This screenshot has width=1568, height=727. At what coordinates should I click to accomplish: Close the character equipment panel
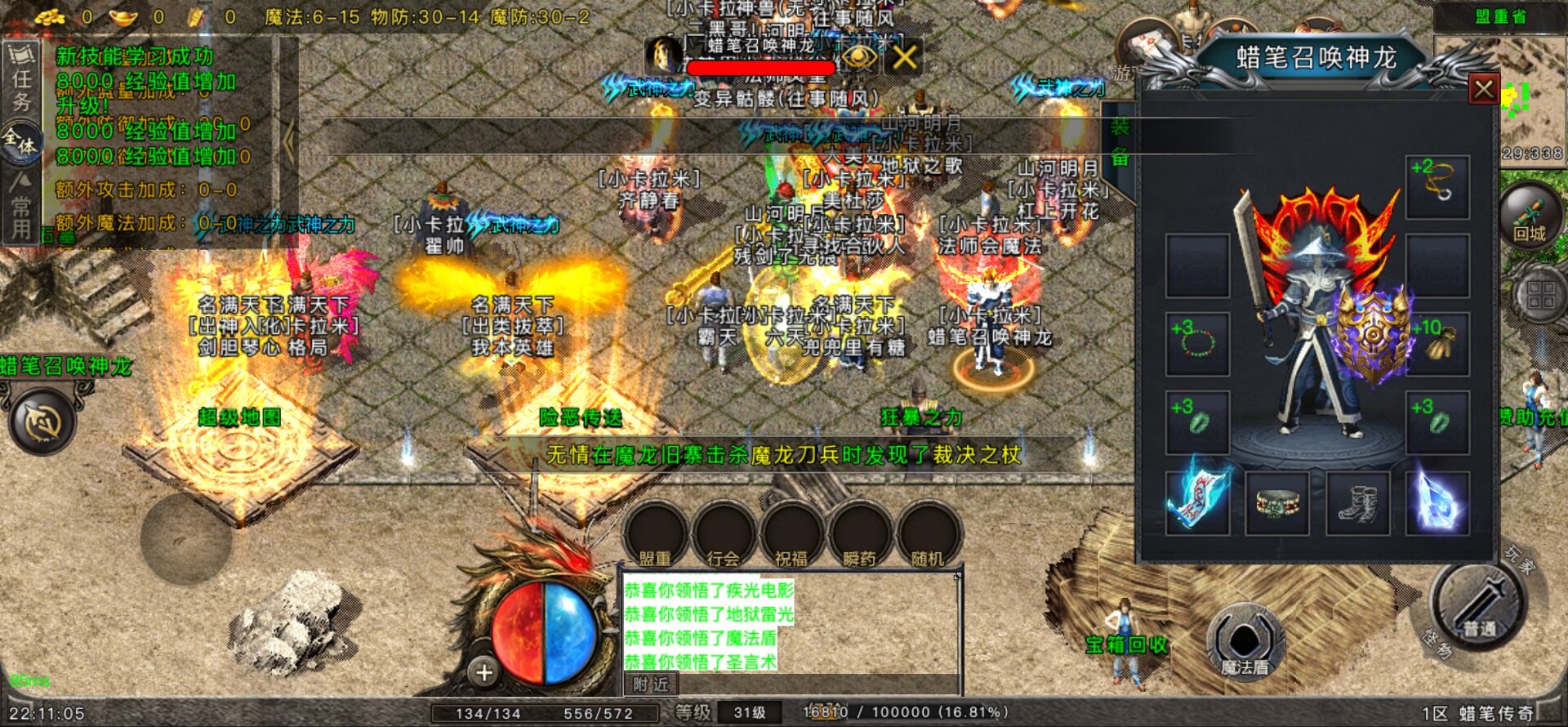coord(1483,89)
